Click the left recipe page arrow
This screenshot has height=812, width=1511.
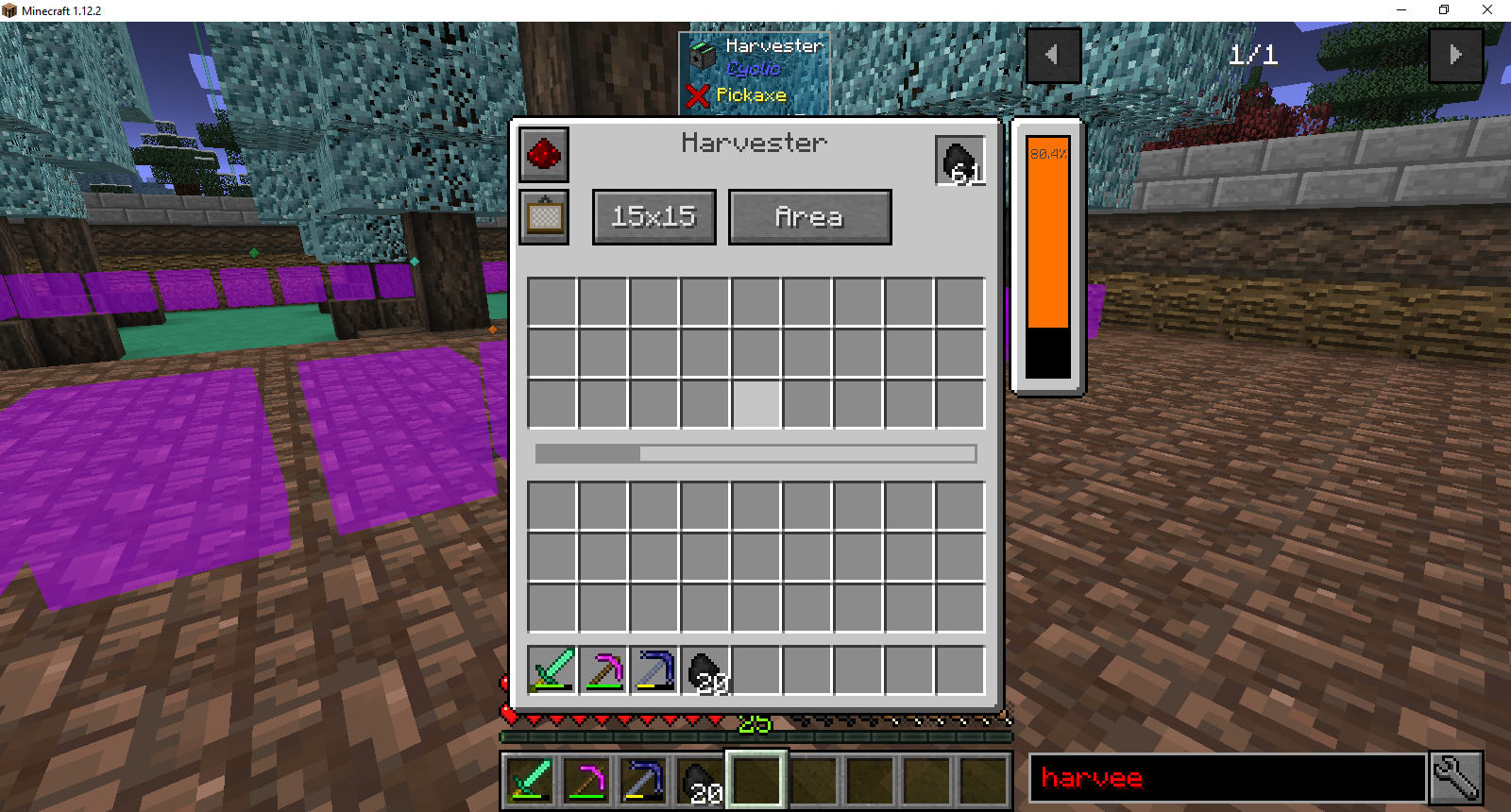(x=1054, y=54)
